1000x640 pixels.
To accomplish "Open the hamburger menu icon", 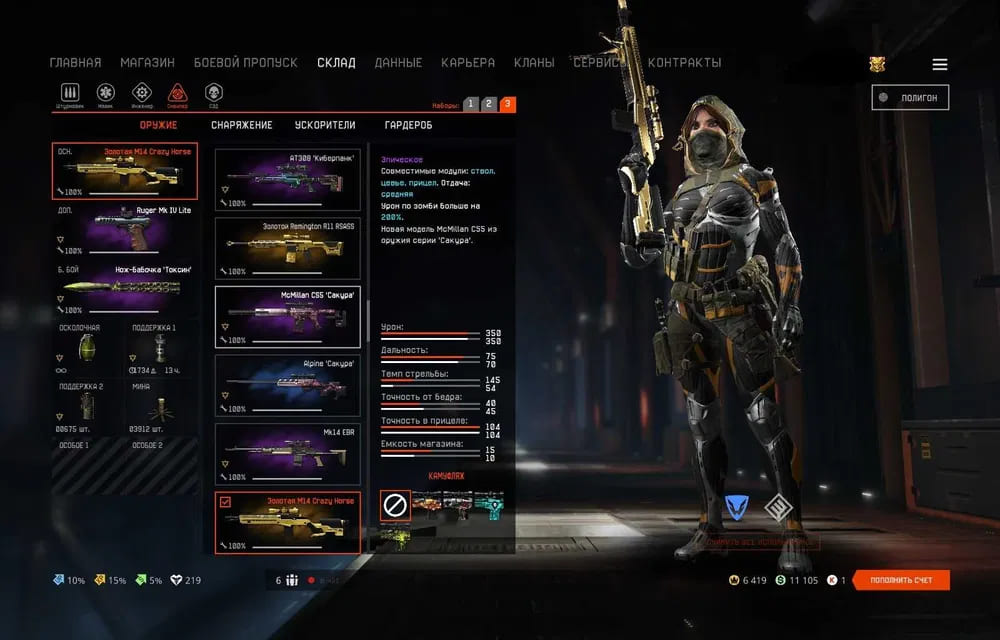I will tap(940, 64).
